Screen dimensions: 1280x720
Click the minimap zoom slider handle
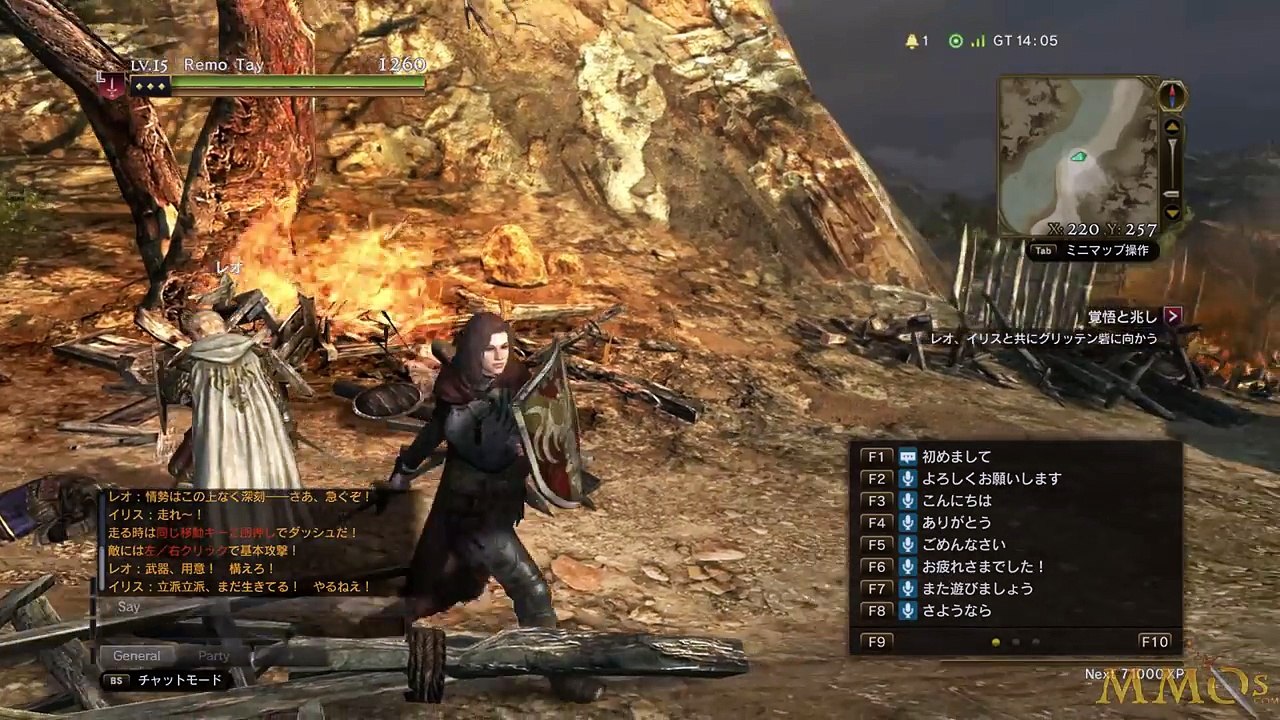click(1172, 194)
